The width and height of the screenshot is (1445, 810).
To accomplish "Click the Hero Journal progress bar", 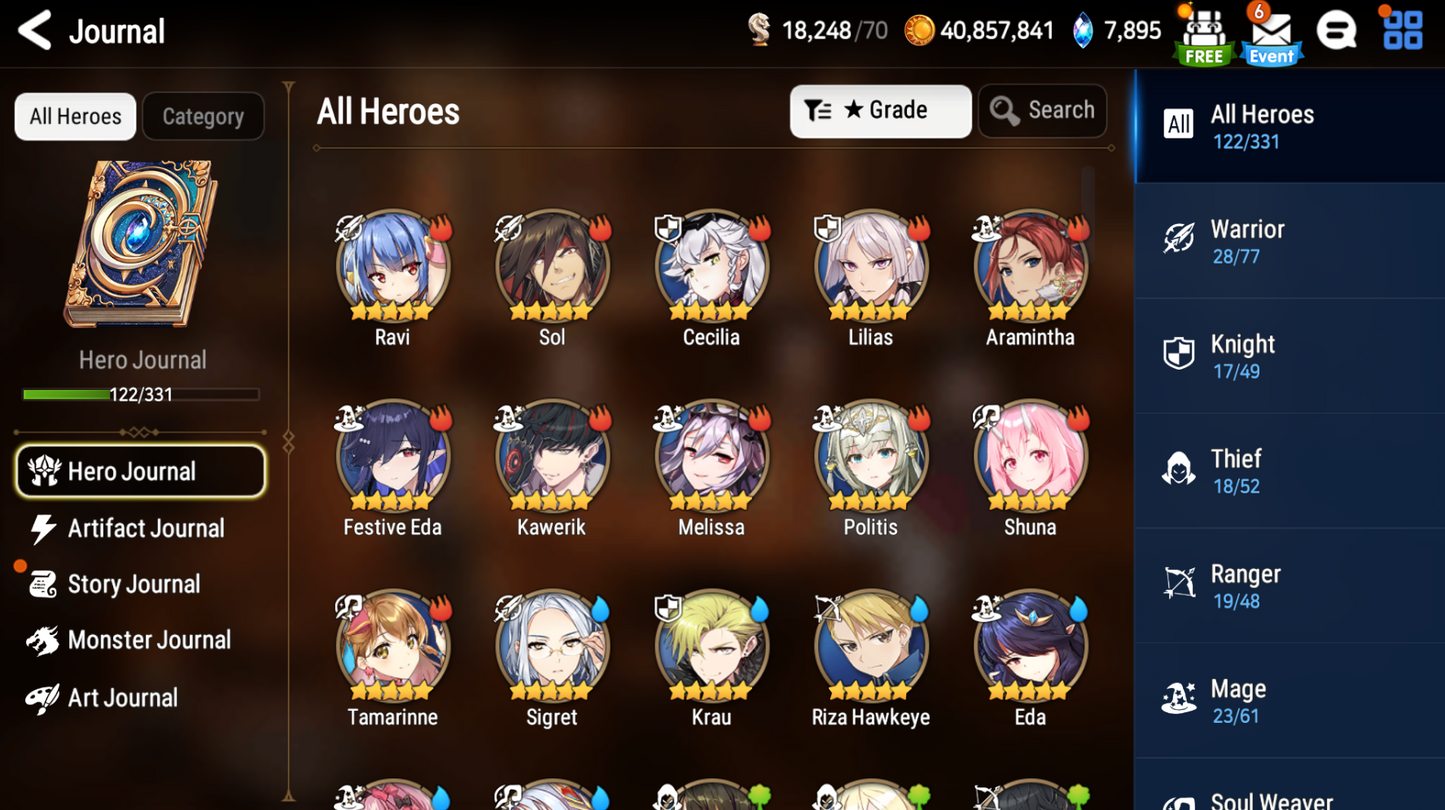I will point(141,394).
